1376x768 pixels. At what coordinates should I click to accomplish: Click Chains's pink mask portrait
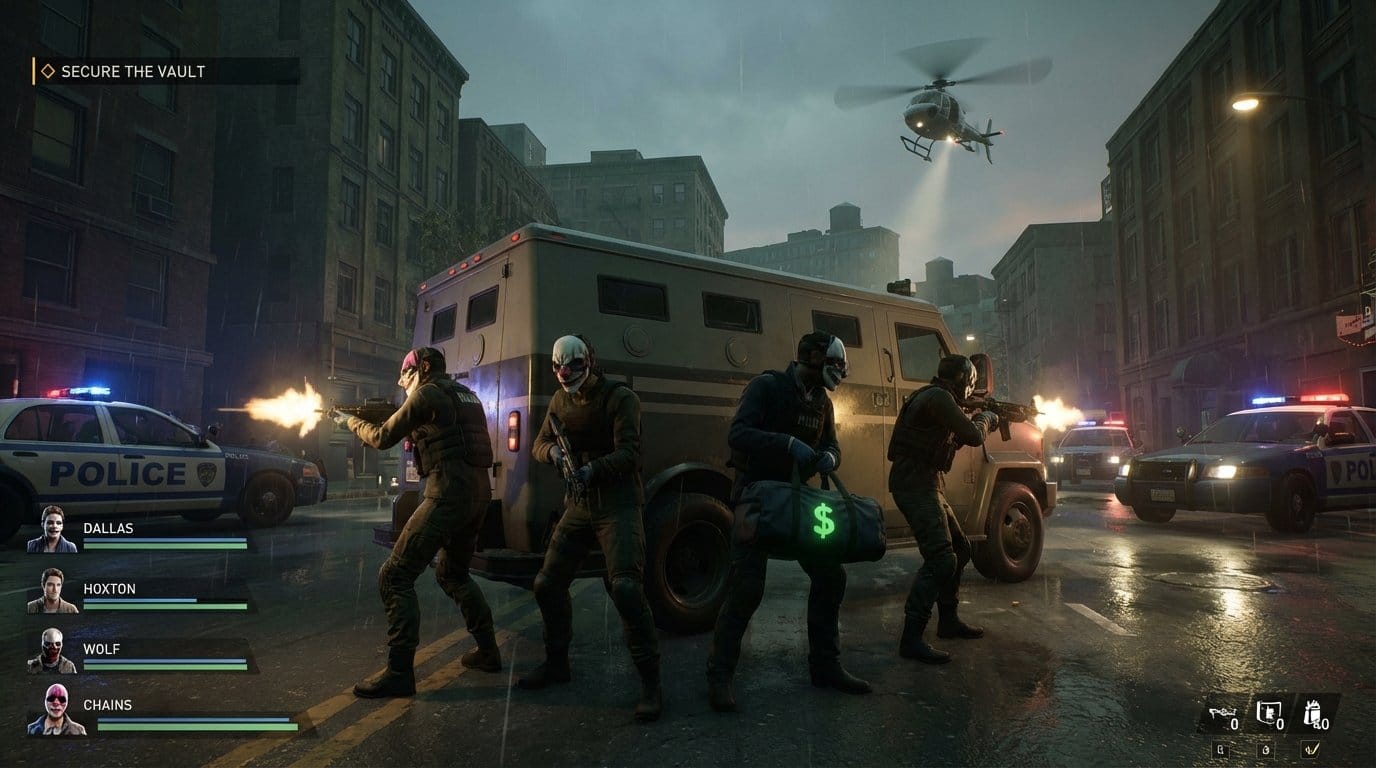point(55,709)
